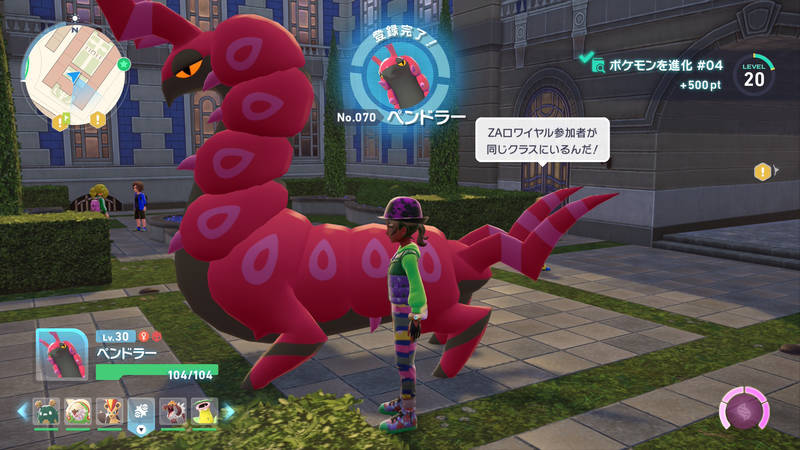Viewport: 800px width, 450px height.
Task: Switch to the brown spiky Pokémon party slot
Action: (x=172, y=410)
